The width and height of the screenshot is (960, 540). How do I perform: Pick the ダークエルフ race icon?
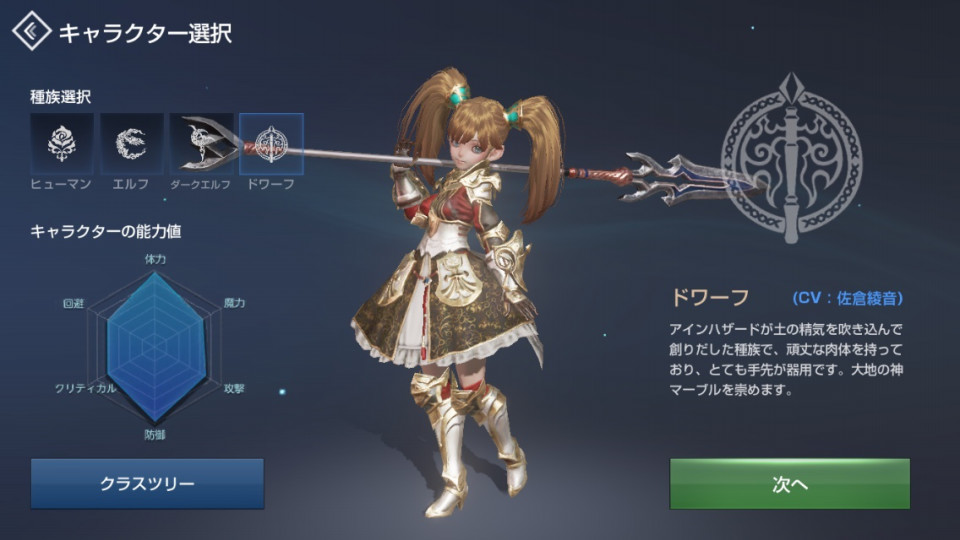(201, 145)
